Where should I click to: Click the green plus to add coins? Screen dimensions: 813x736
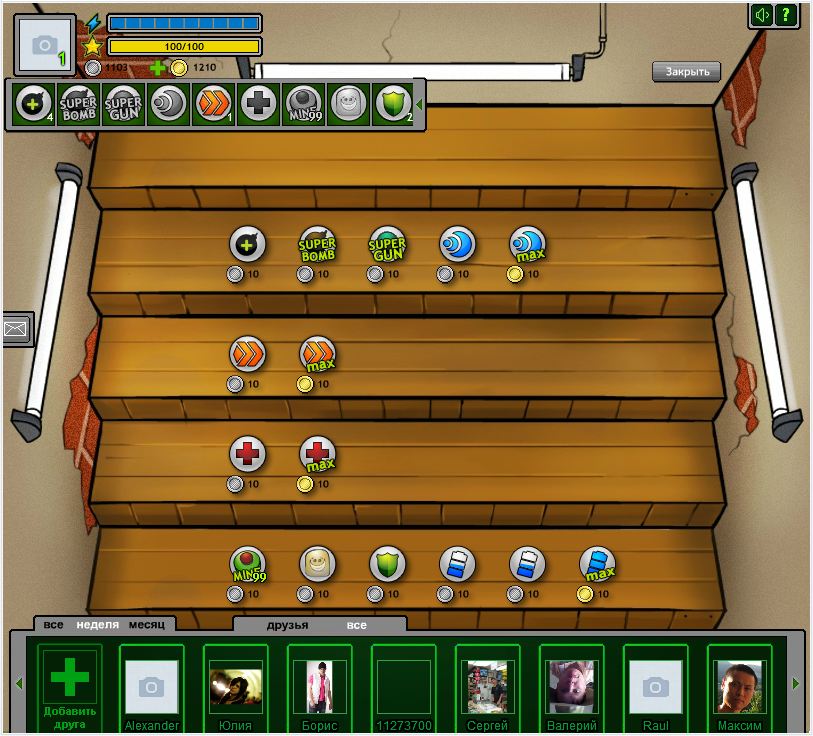[158, 68]
